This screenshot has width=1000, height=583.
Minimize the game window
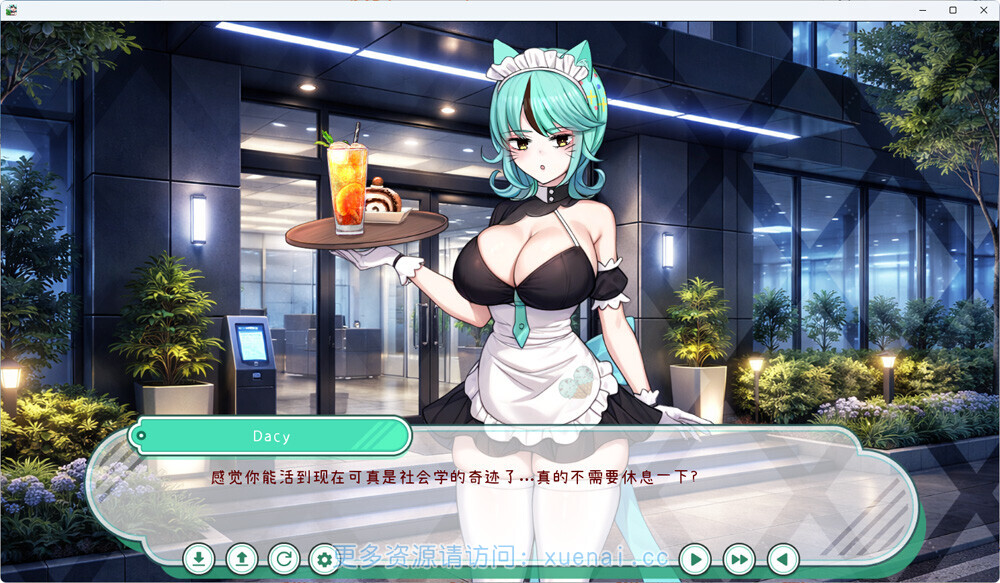[x=923, y=10]
